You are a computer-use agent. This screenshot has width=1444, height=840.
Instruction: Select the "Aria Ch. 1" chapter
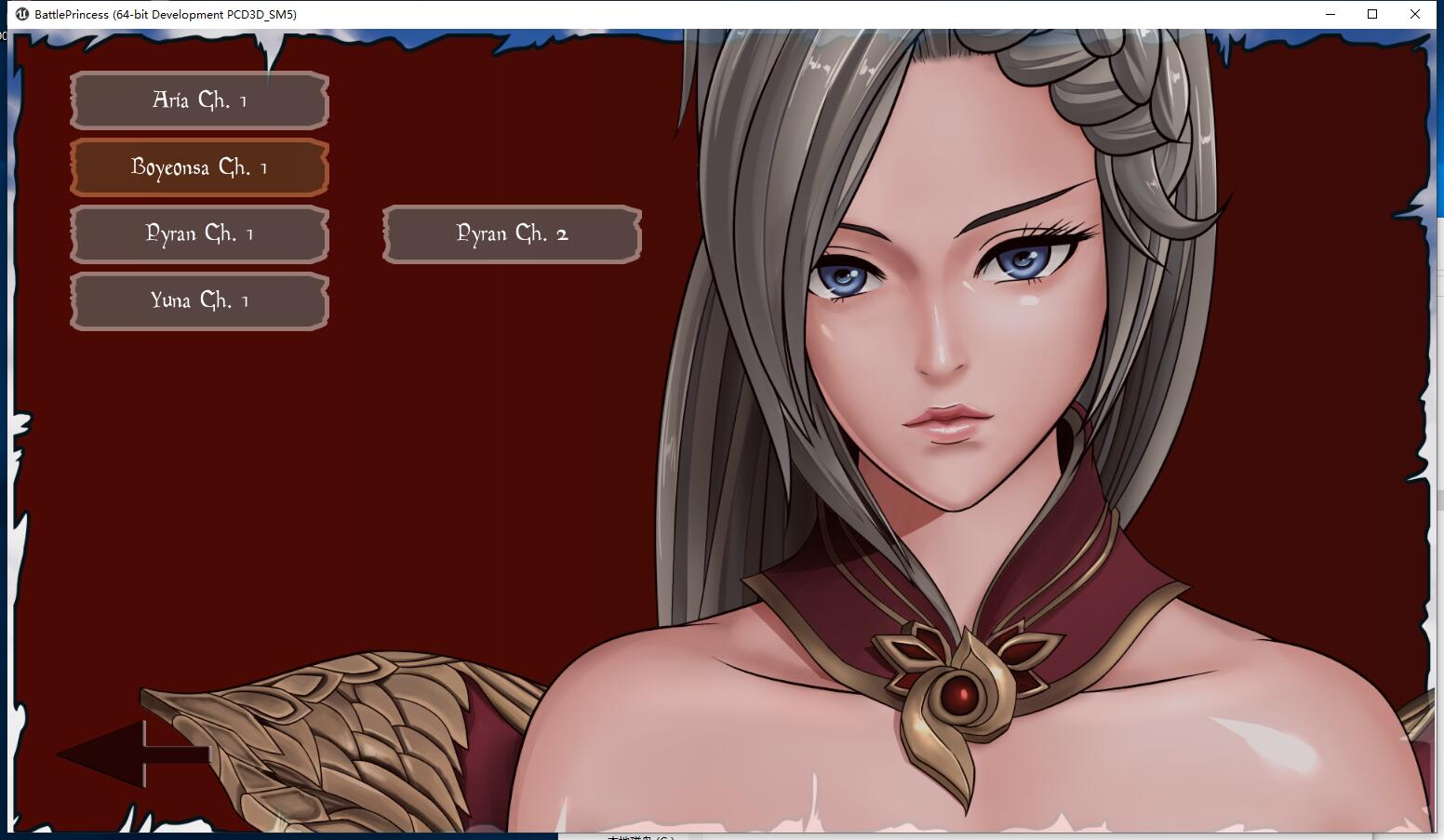(198, 100)
